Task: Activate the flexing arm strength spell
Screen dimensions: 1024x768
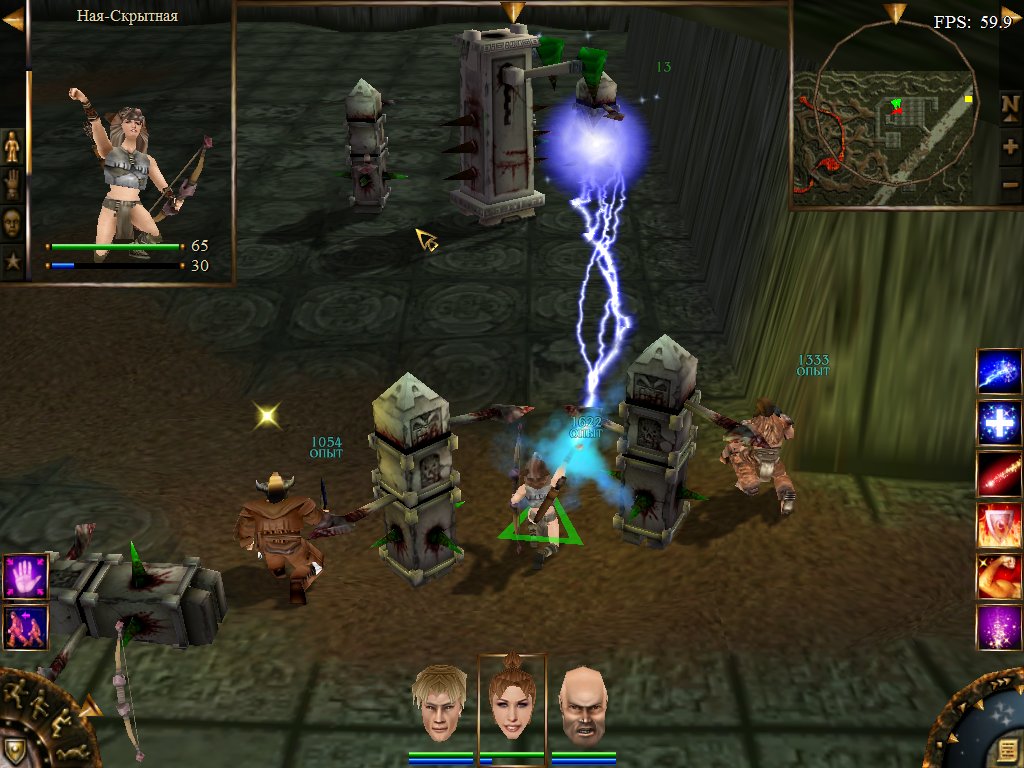Action: click(x=999, y=577)
